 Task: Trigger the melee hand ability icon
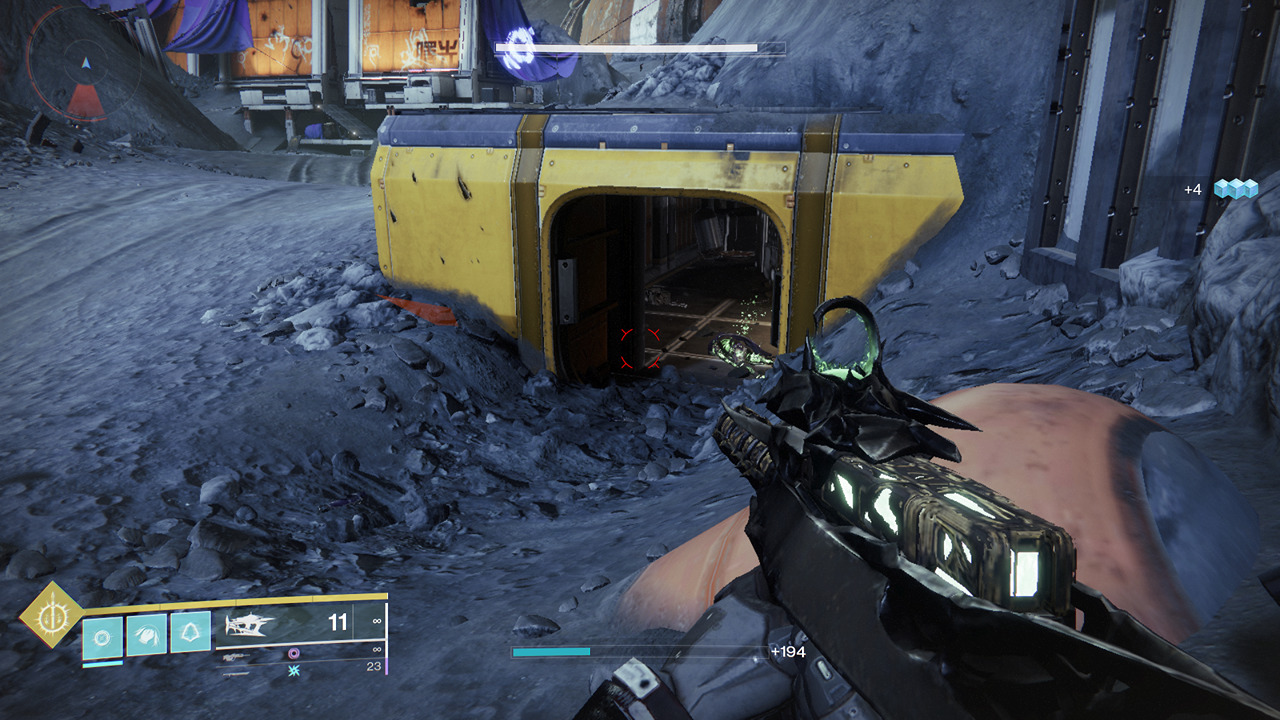[146, 634]
